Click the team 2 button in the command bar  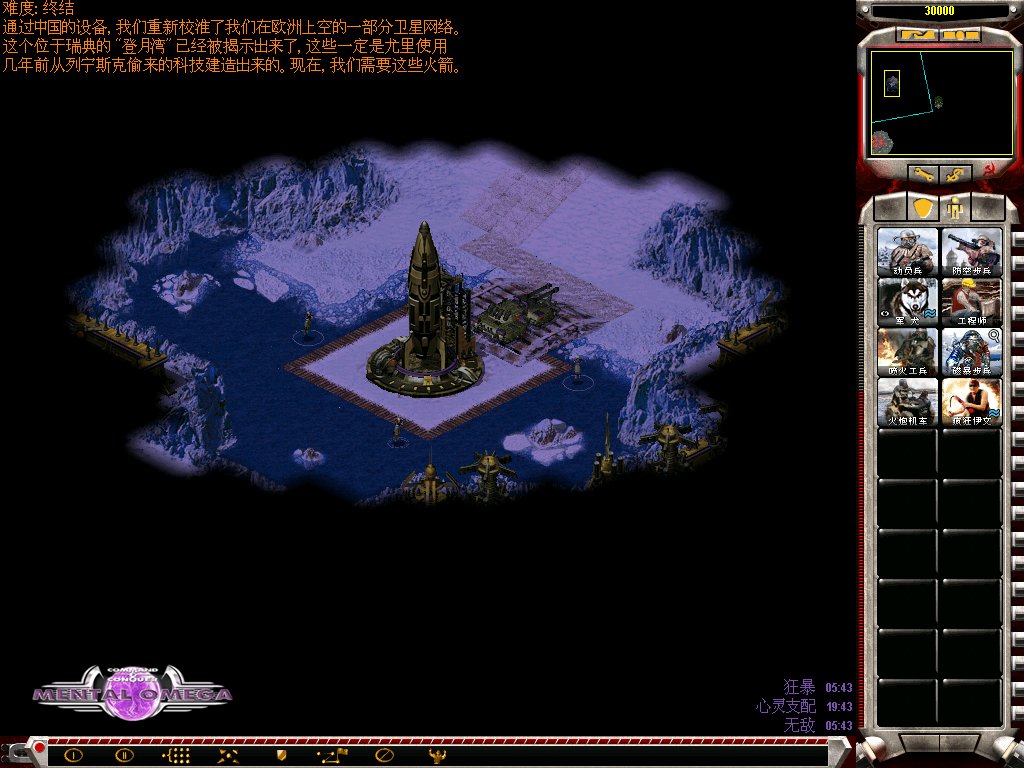click(x=124, y=755)
